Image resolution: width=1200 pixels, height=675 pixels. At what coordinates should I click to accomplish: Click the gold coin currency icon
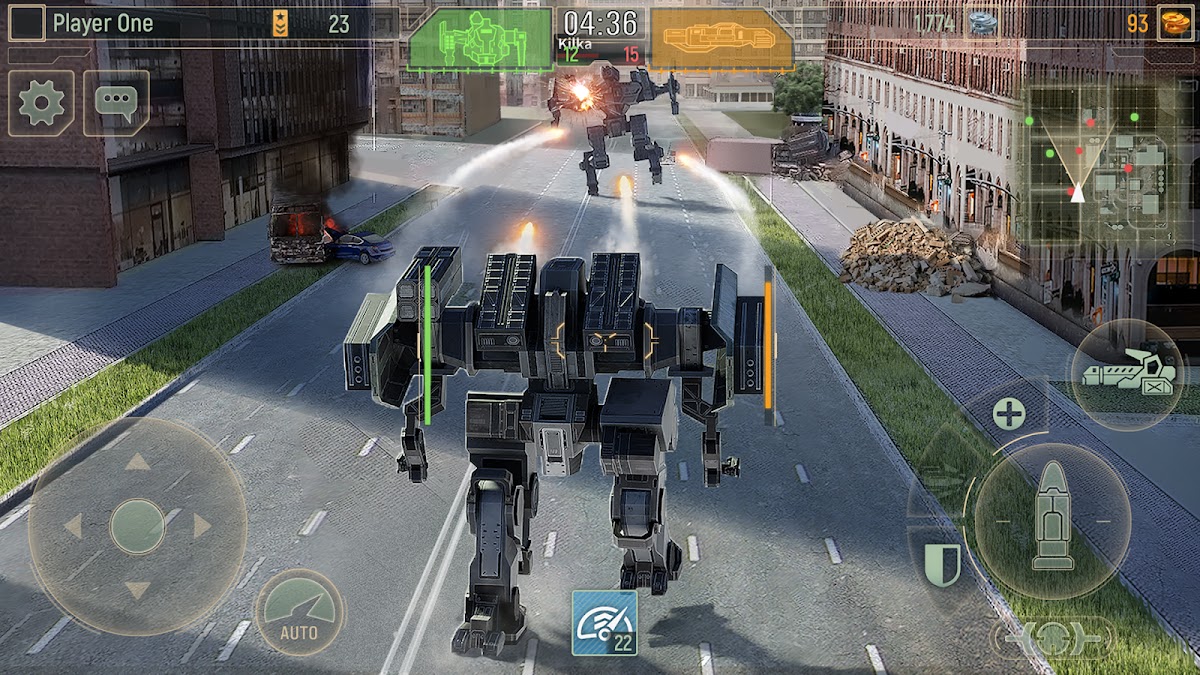(x=1174, y=23)
